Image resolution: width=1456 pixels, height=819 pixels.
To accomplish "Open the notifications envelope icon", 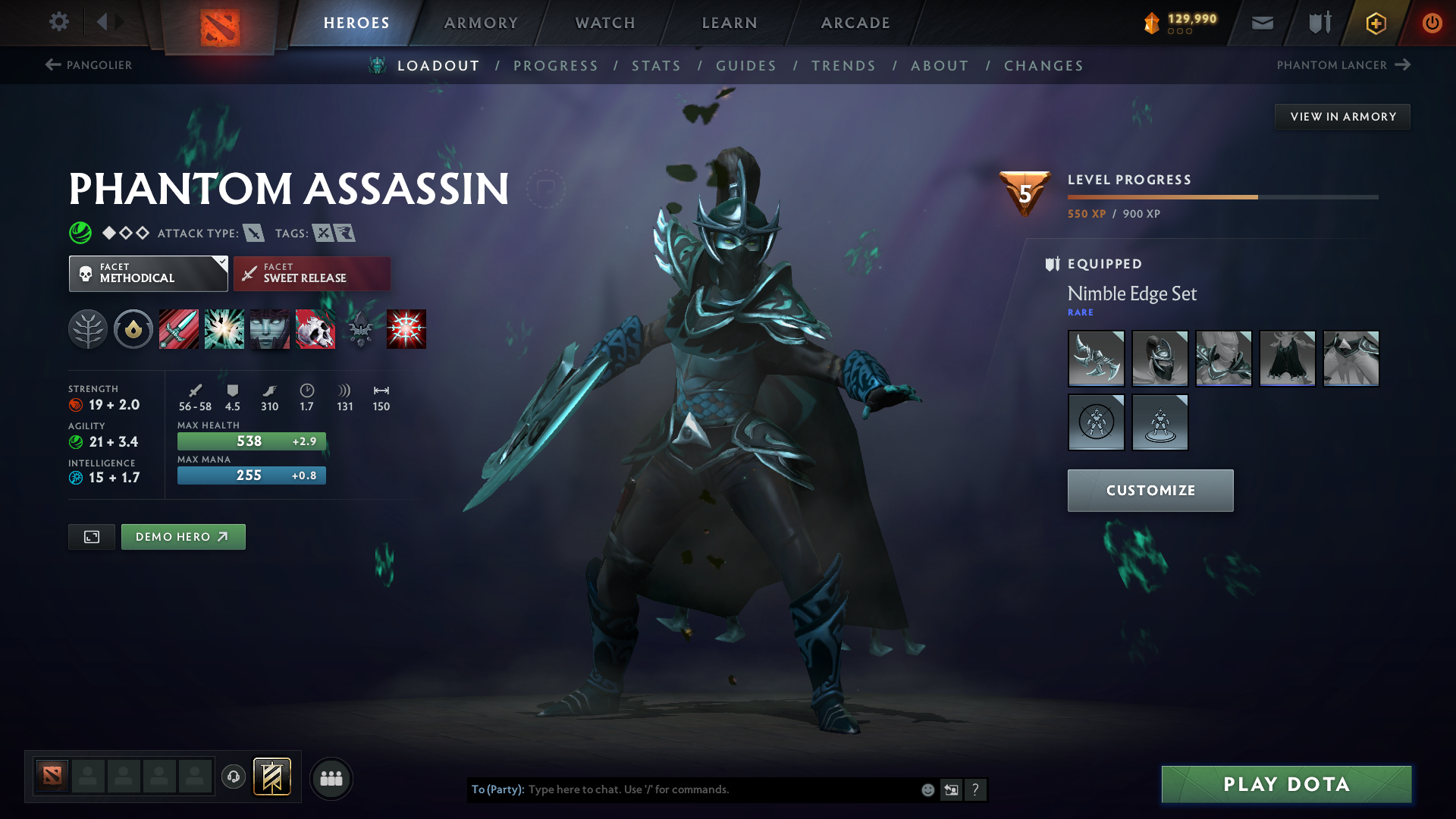I will click(1261, 23).
